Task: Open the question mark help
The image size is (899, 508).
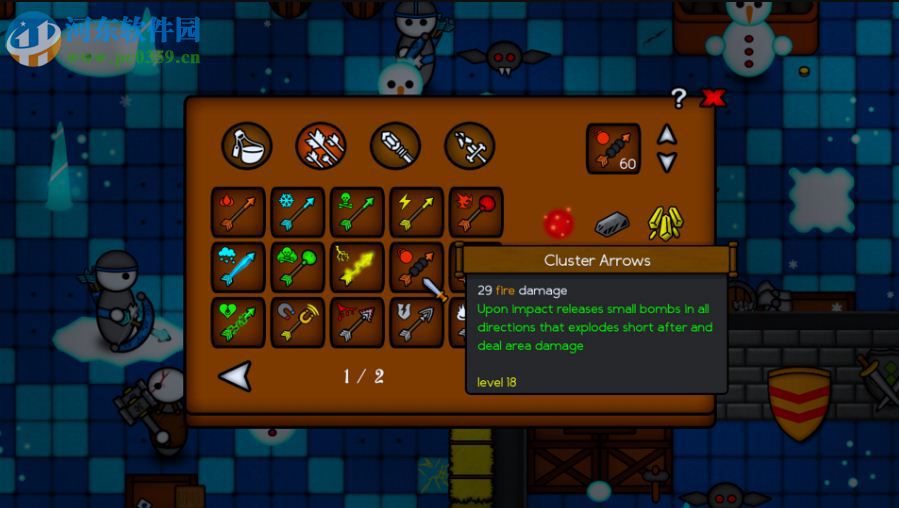Action: 679,98
